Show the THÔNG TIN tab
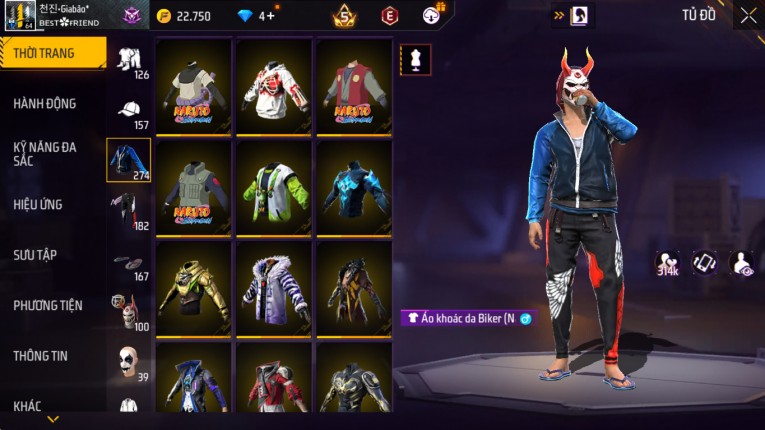The image size is (765, 430). [x=42, y=355]
